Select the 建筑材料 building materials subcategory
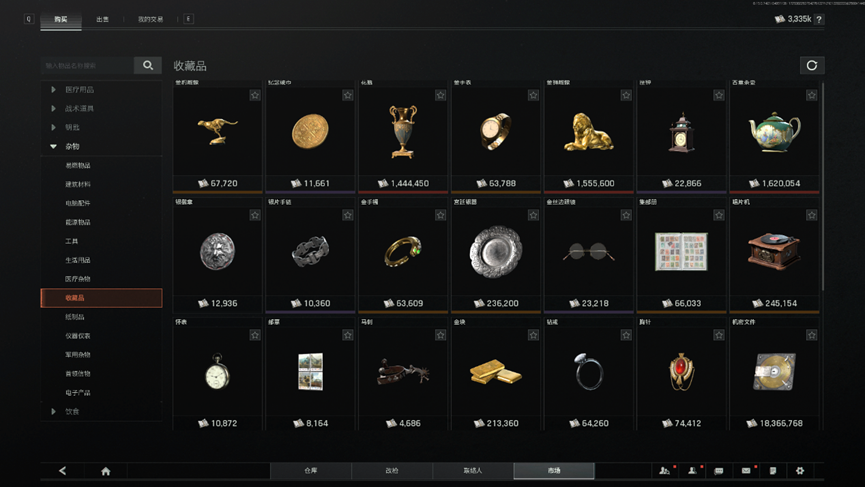 point(78,184)
